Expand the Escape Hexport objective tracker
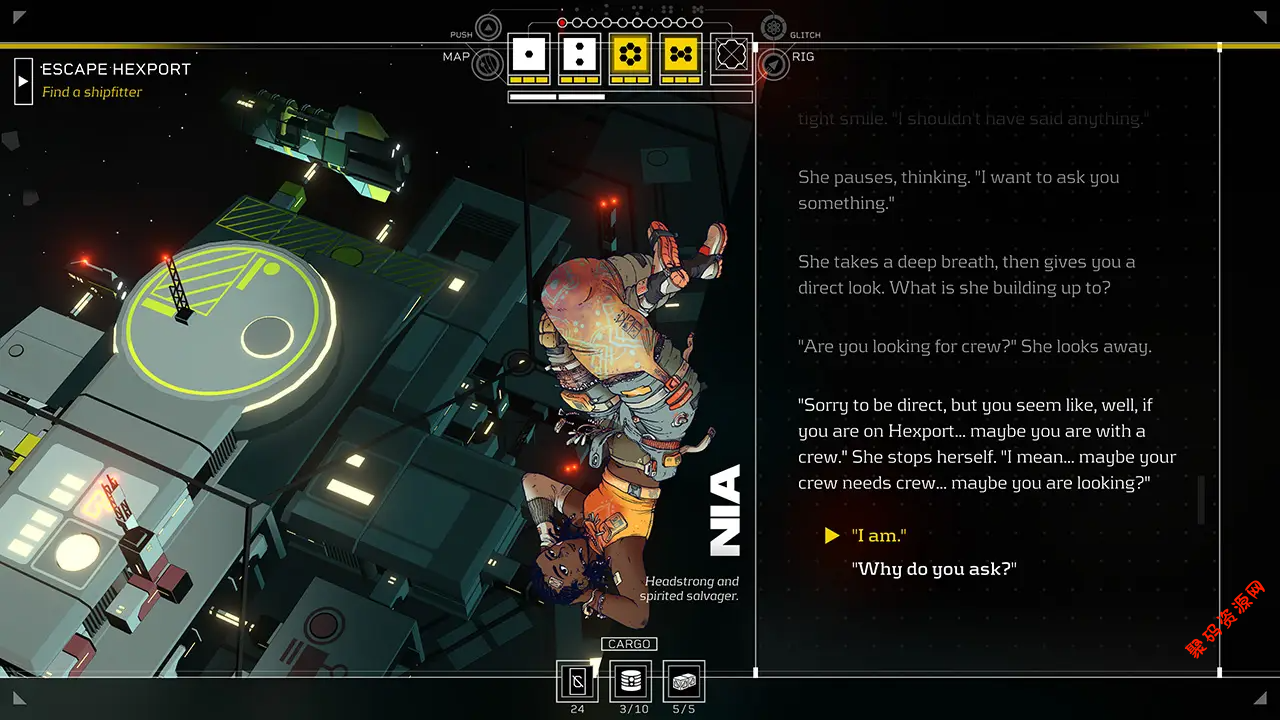Viewport: 1280px width, 720px height. coord(23,81)
